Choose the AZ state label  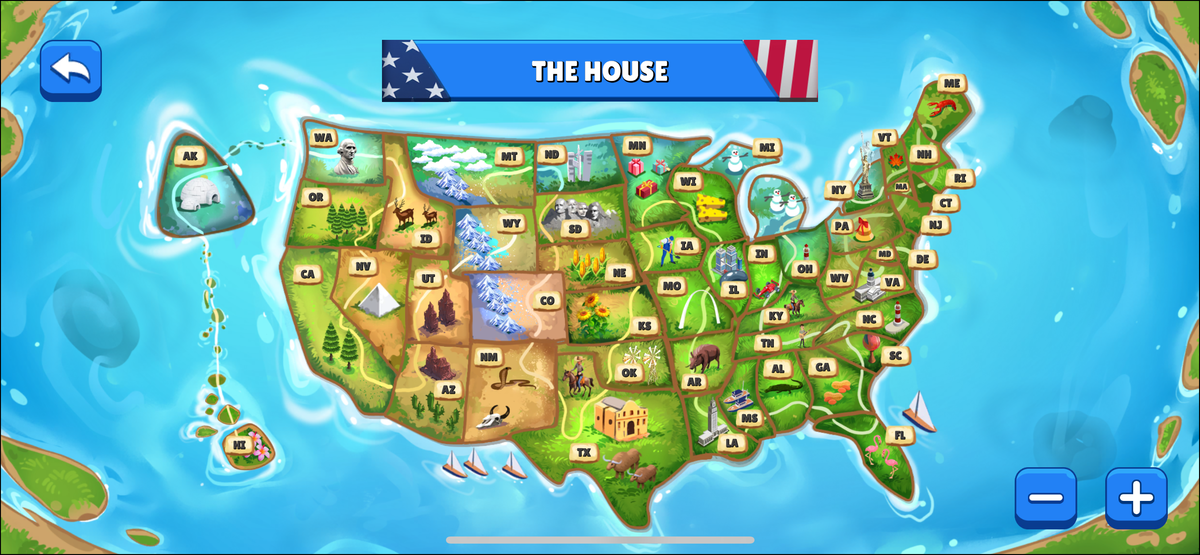tap(447, 390)
